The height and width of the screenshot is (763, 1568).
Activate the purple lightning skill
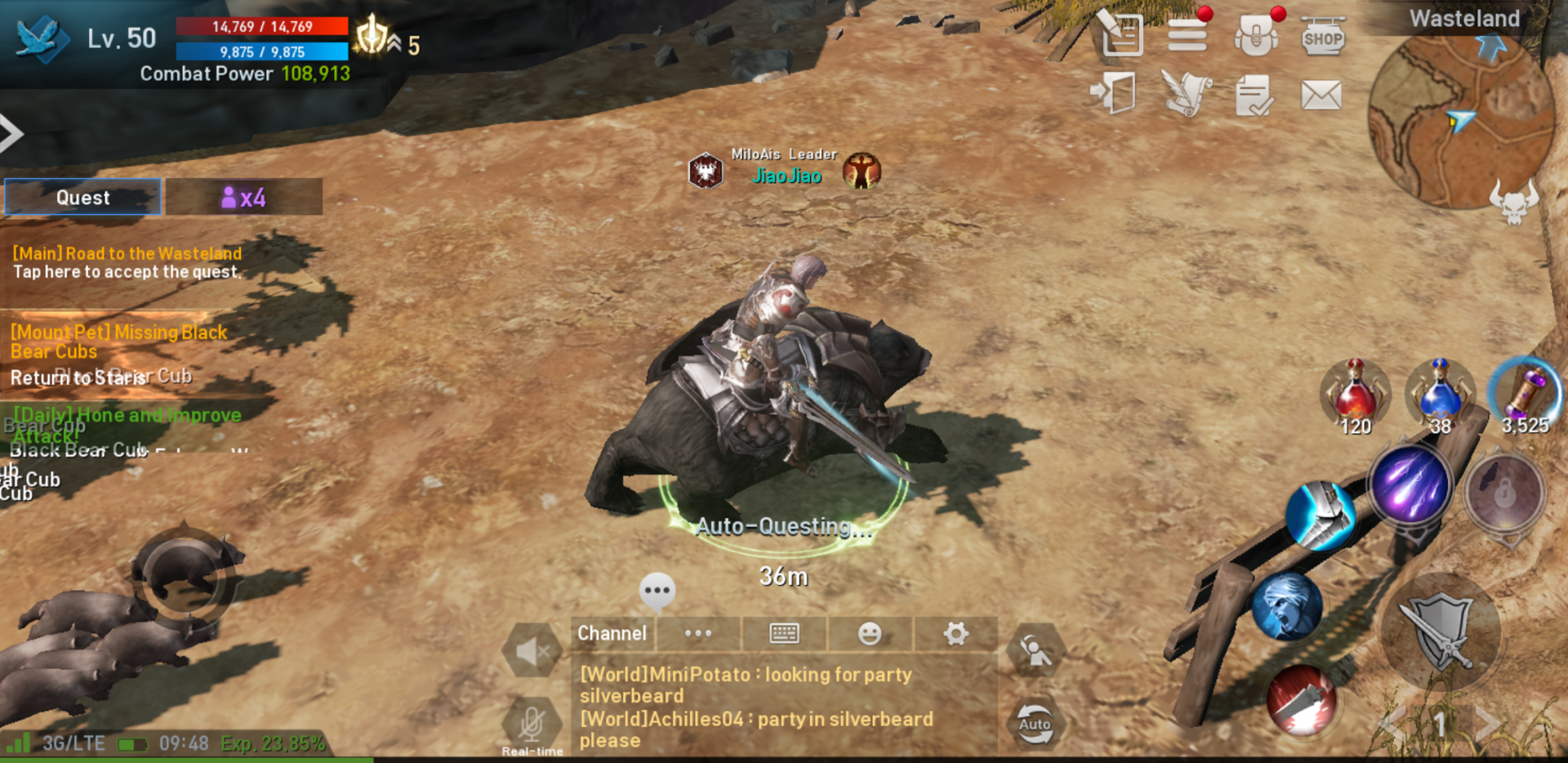(x=1410, y=484)
